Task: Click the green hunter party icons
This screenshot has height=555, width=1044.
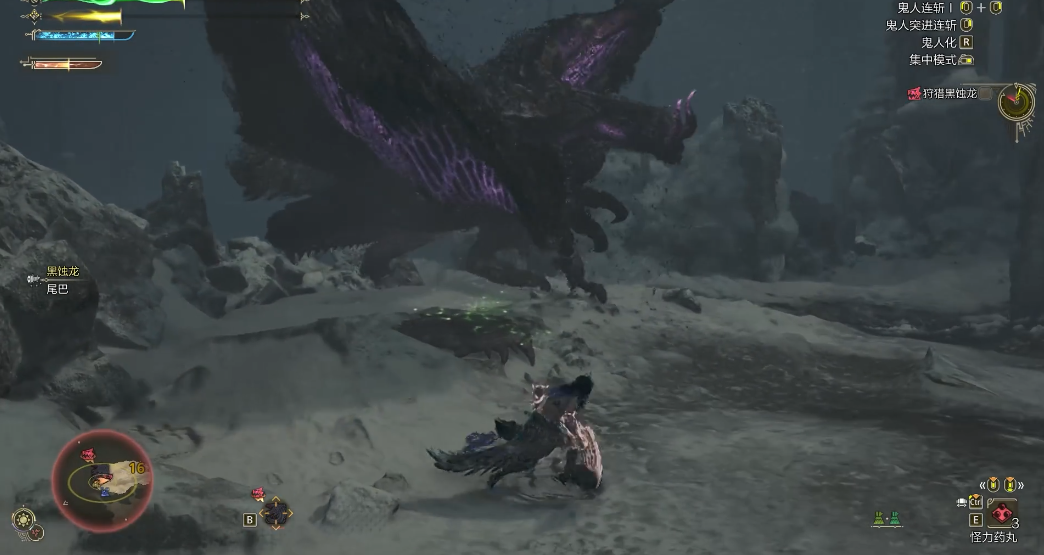Action: click(x=886, y=518)
